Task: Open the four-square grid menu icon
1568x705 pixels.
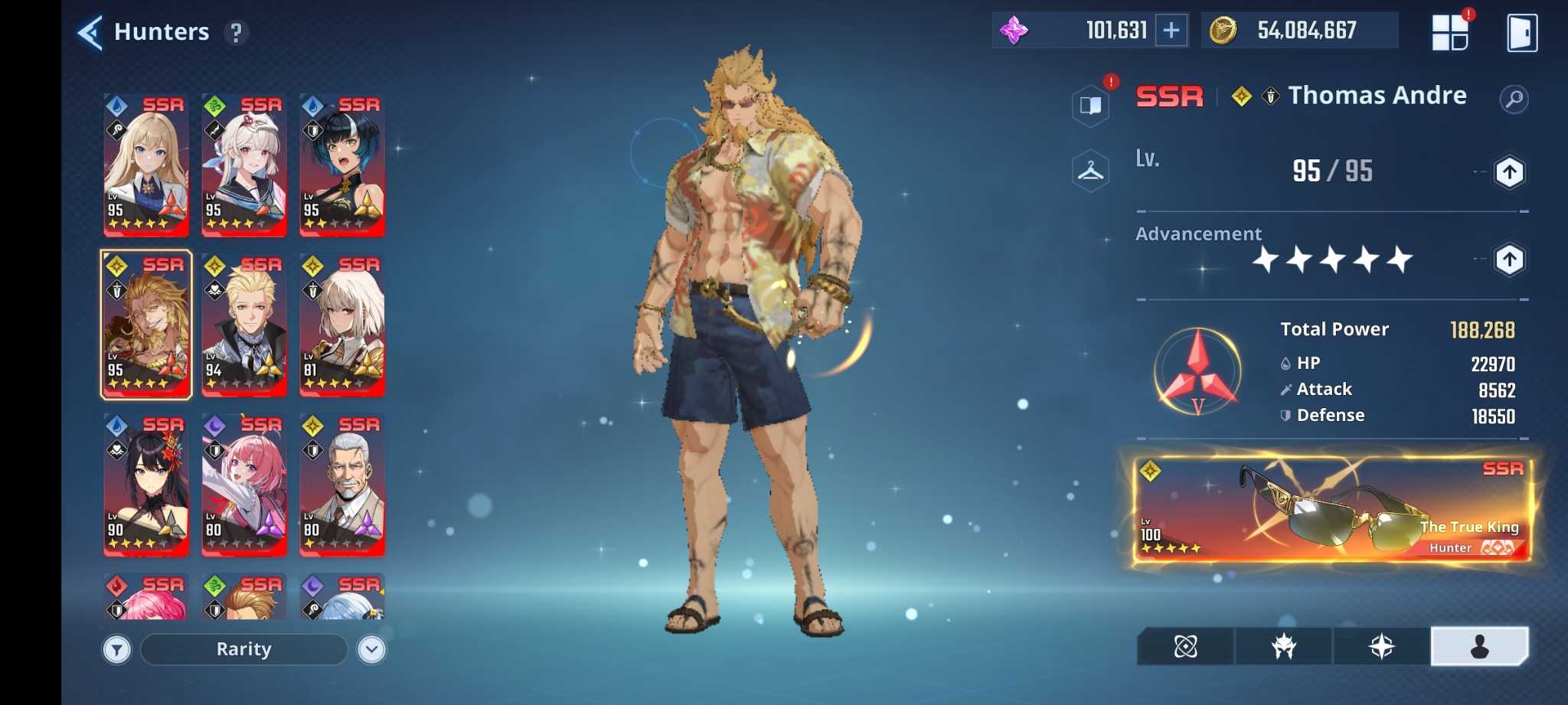Action: (x=1449, y=33)
